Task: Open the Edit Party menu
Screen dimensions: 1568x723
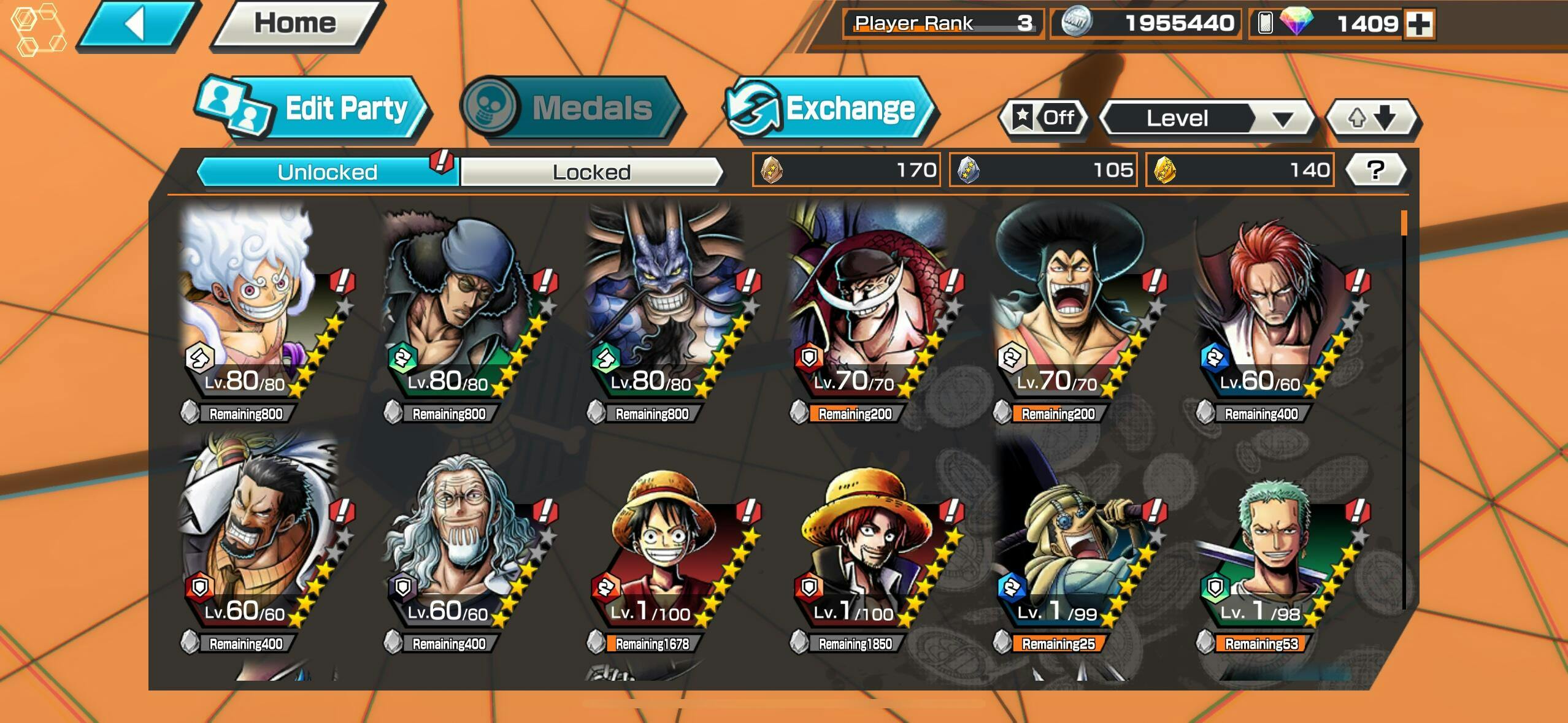Action: click(313, 109)
